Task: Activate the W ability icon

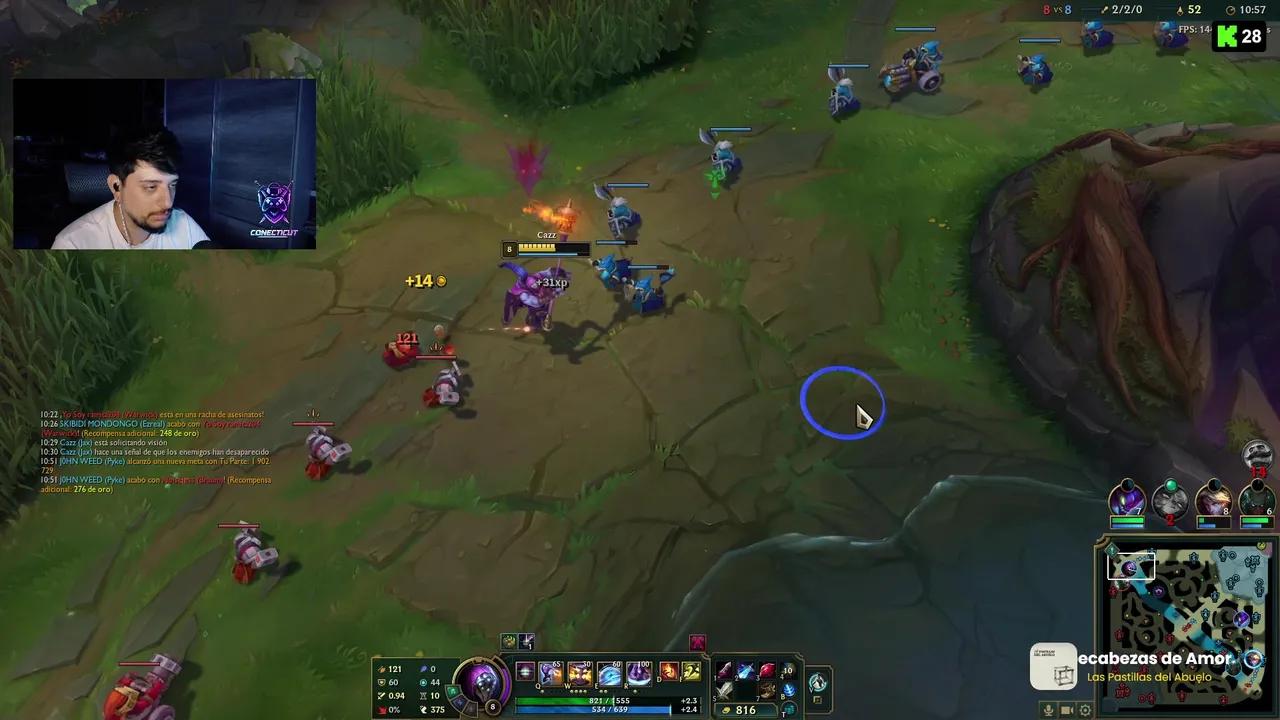Action: [x=580, y=673]
